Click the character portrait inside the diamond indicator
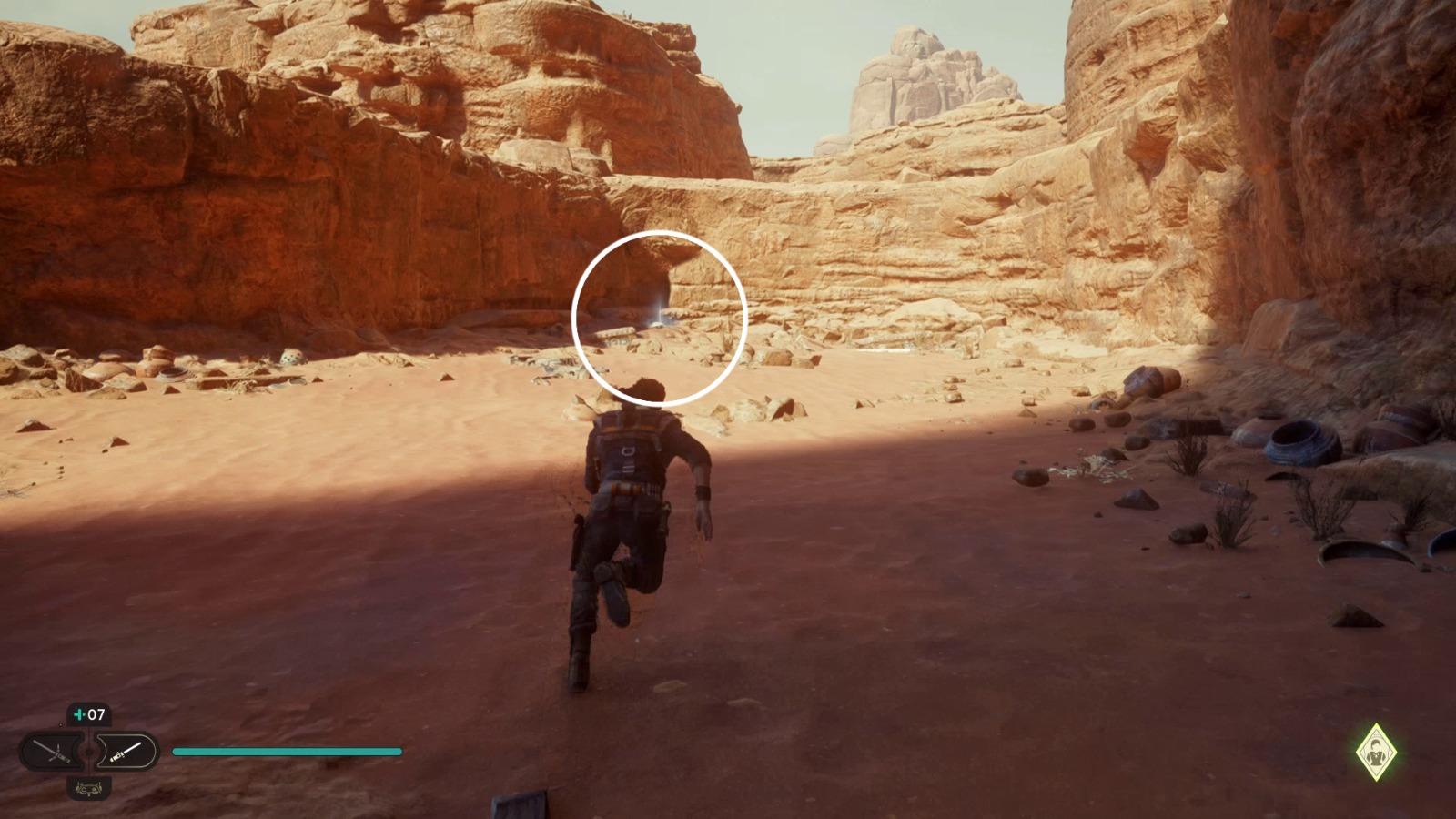This screenshot has width=1456, height=819. [1376, 752]
